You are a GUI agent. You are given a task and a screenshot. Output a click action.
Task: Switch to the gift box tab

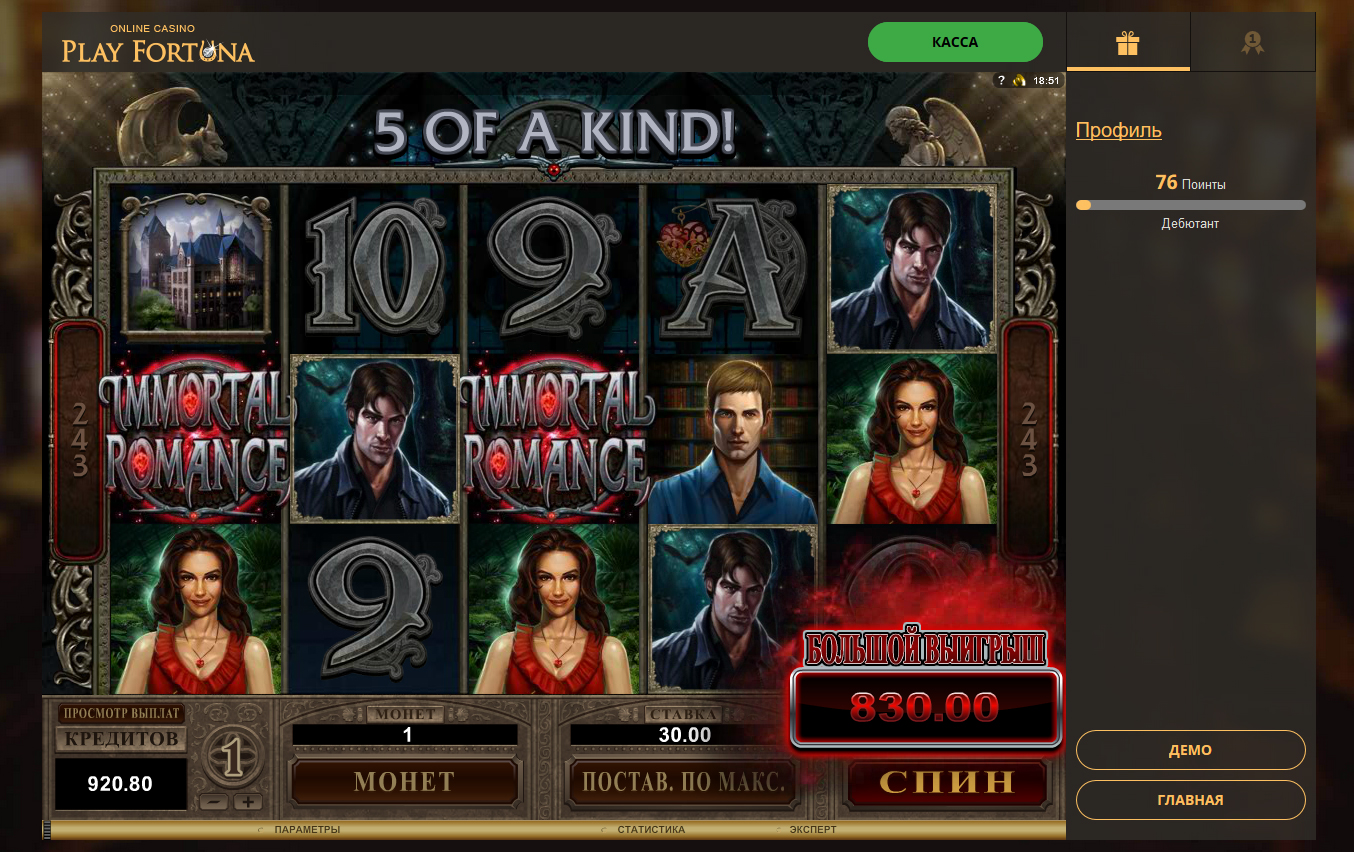tap(1128, 43)
